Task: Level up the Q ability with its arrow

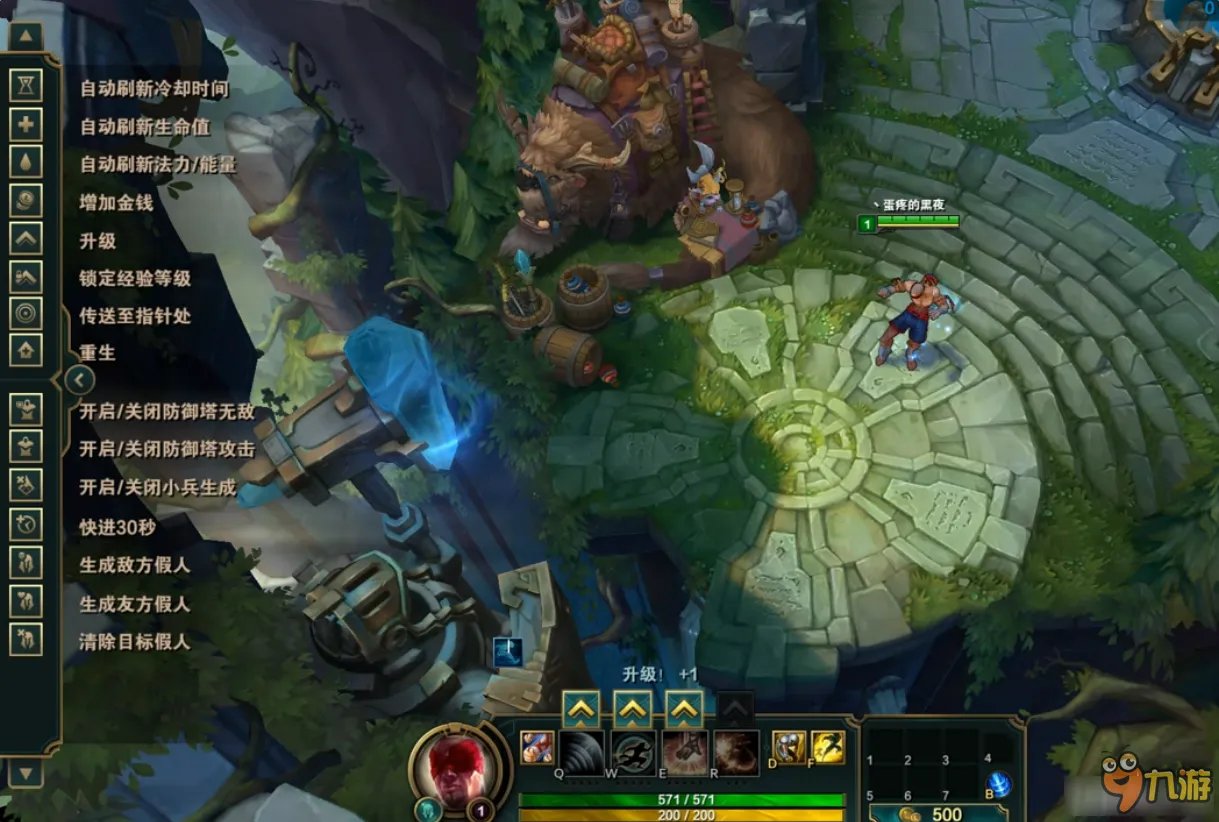Action: (x=580, y=710)
